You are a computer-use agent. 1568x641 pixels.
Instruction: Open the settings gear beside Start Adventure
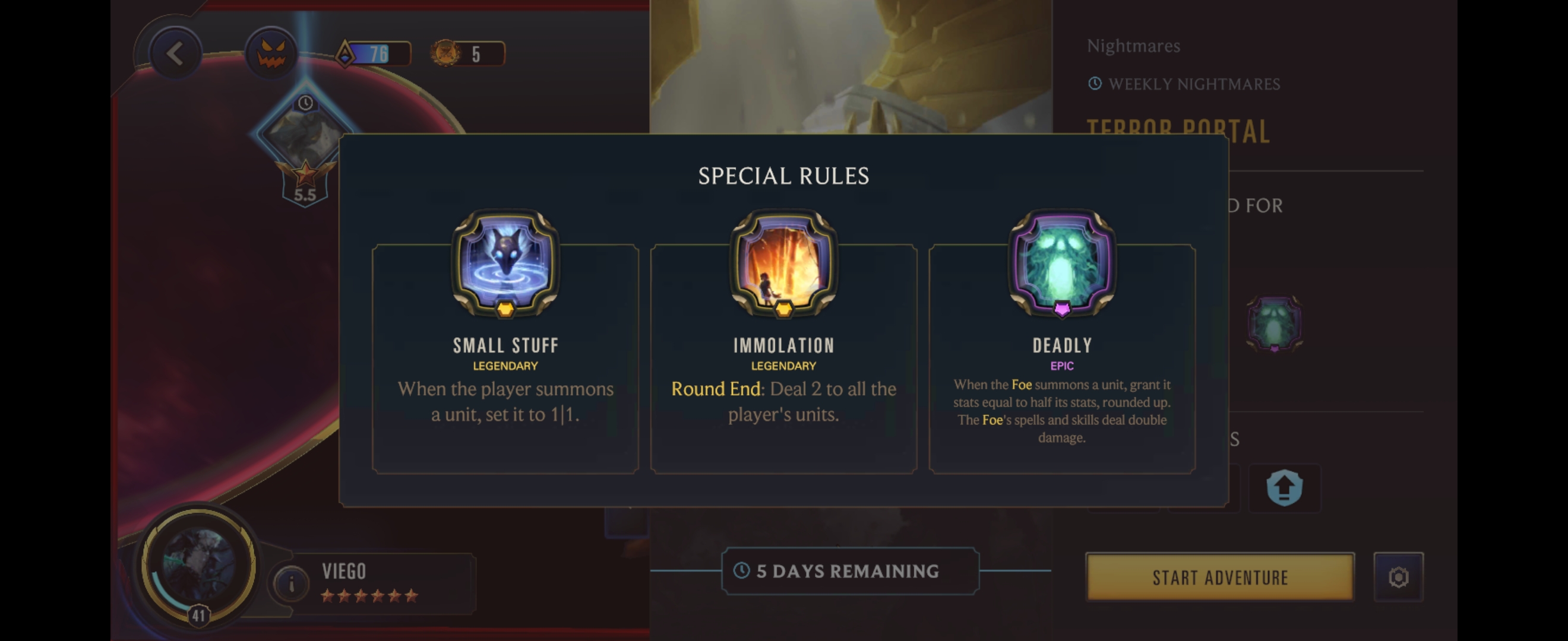(1398, 576)
